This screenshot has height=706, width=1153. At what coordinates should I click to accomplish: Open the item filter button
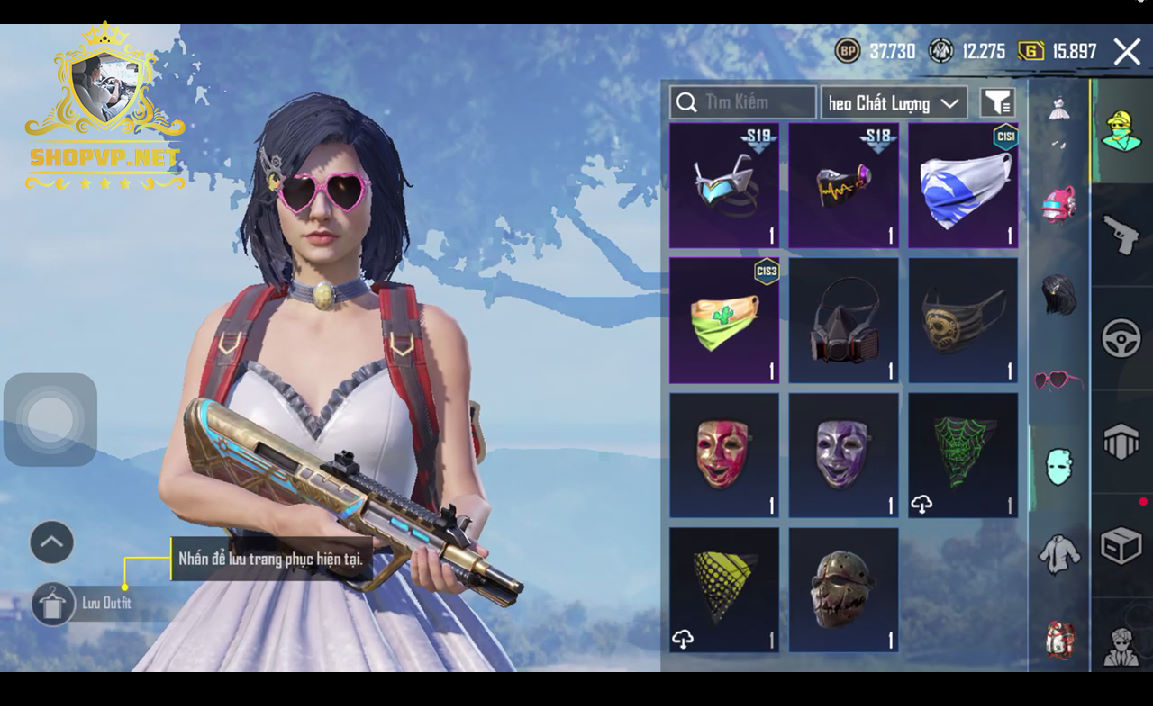tap(996, 102)
